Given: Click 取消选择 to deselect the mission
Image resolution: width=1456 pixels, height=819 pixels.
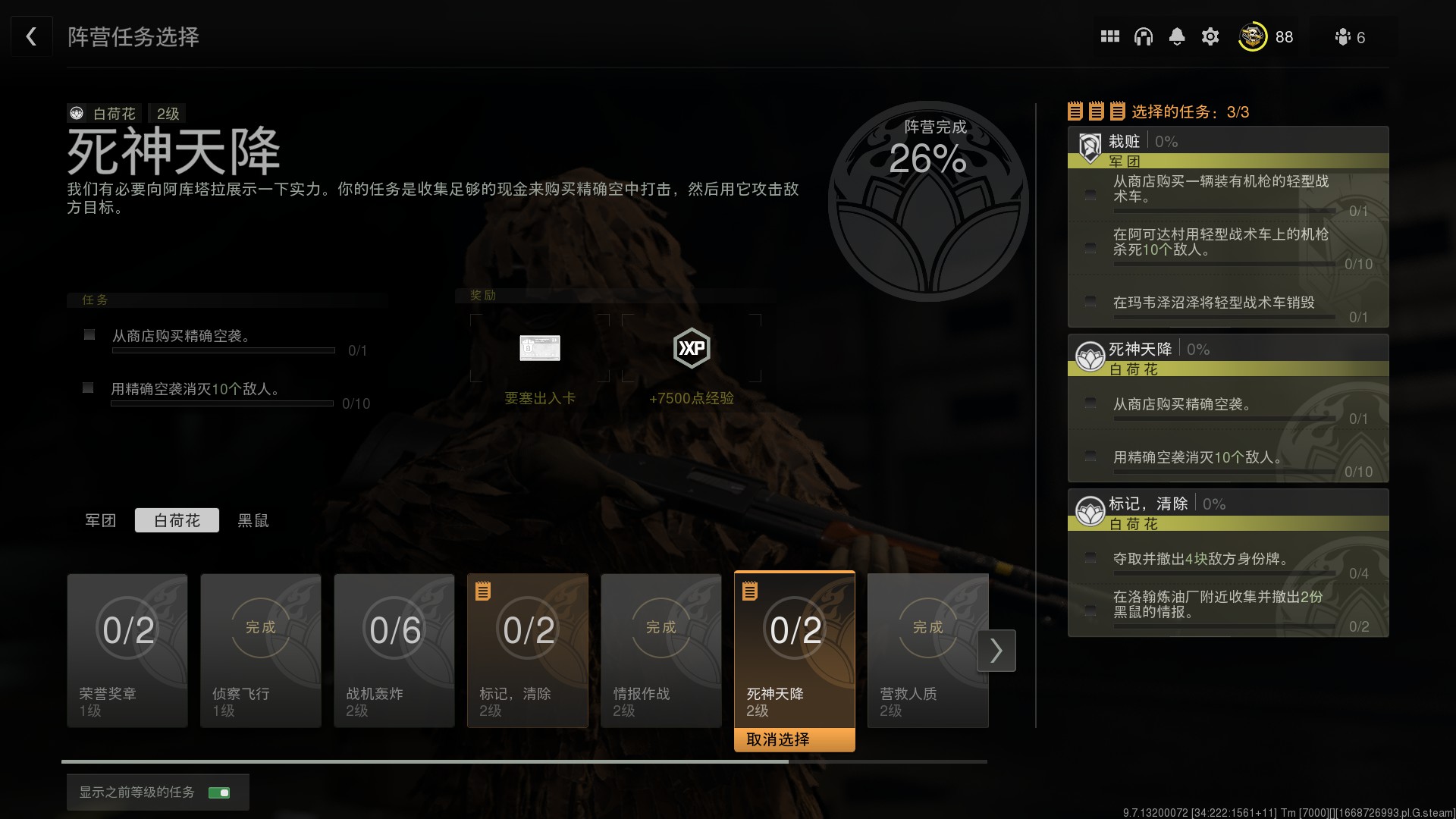Looking at the screenshot, I should (794, 739).
